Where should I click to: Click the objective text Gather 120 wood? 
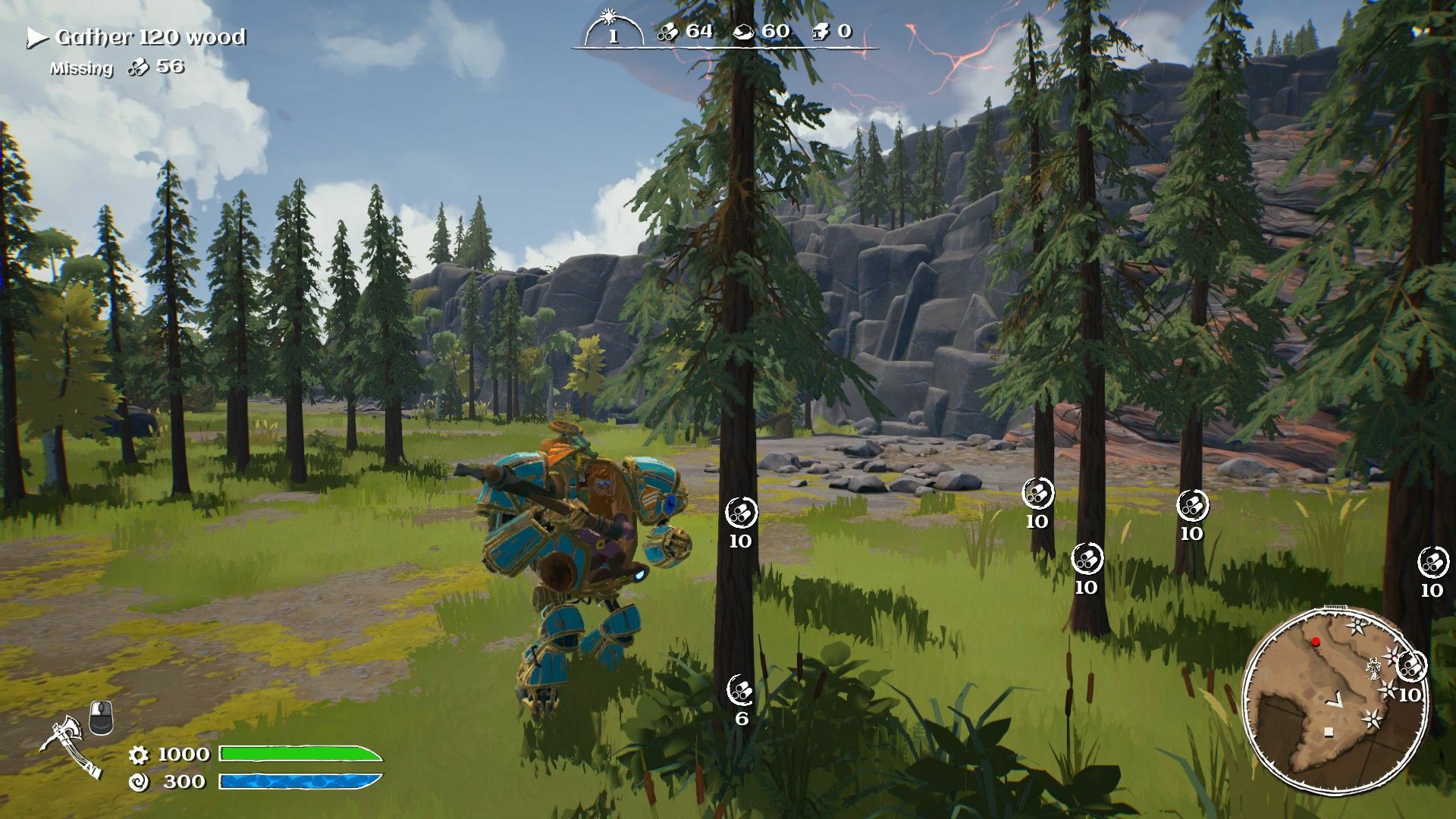click(152, 35)
